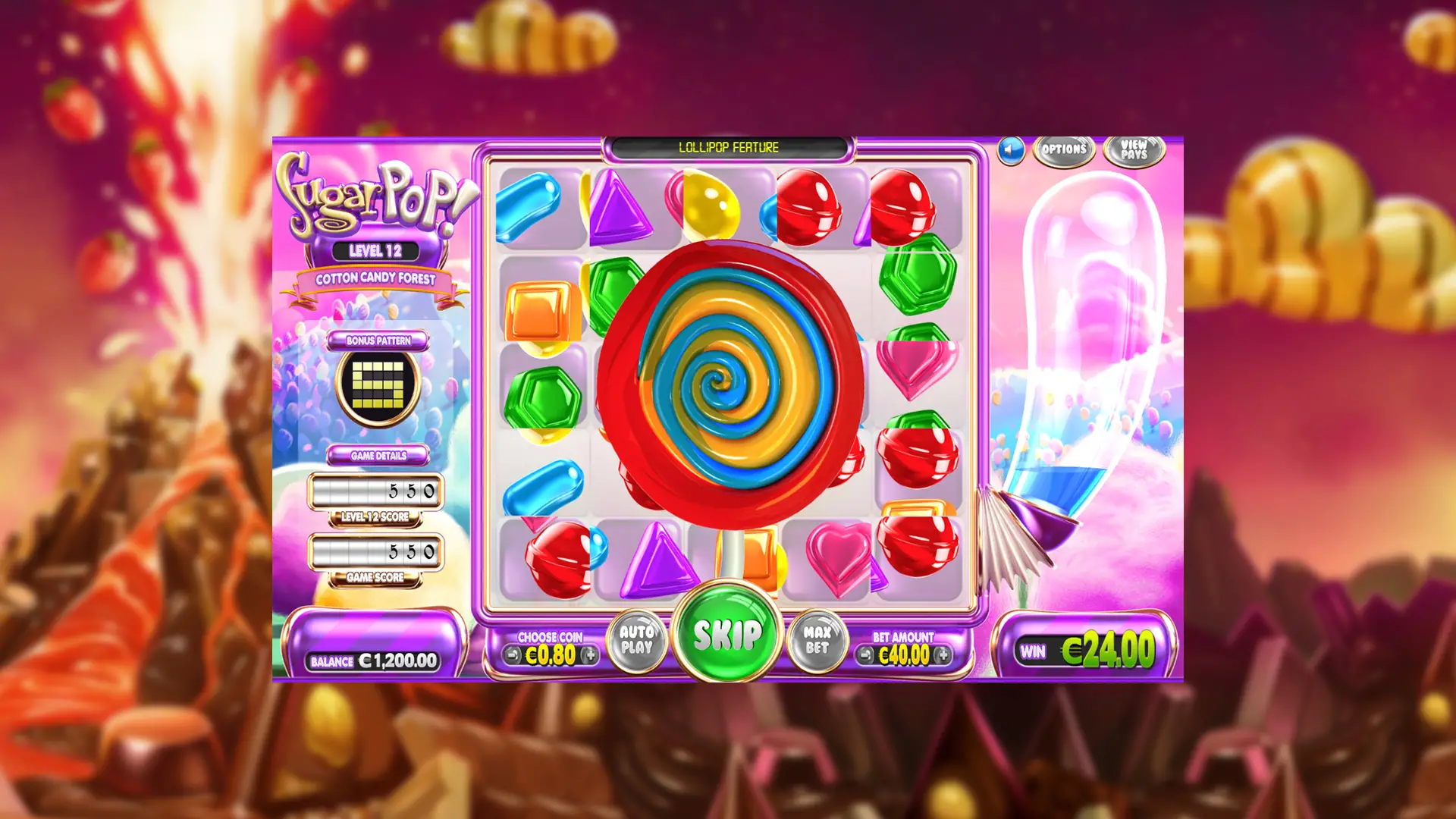Toggle the sound speaker icon

1010,150
